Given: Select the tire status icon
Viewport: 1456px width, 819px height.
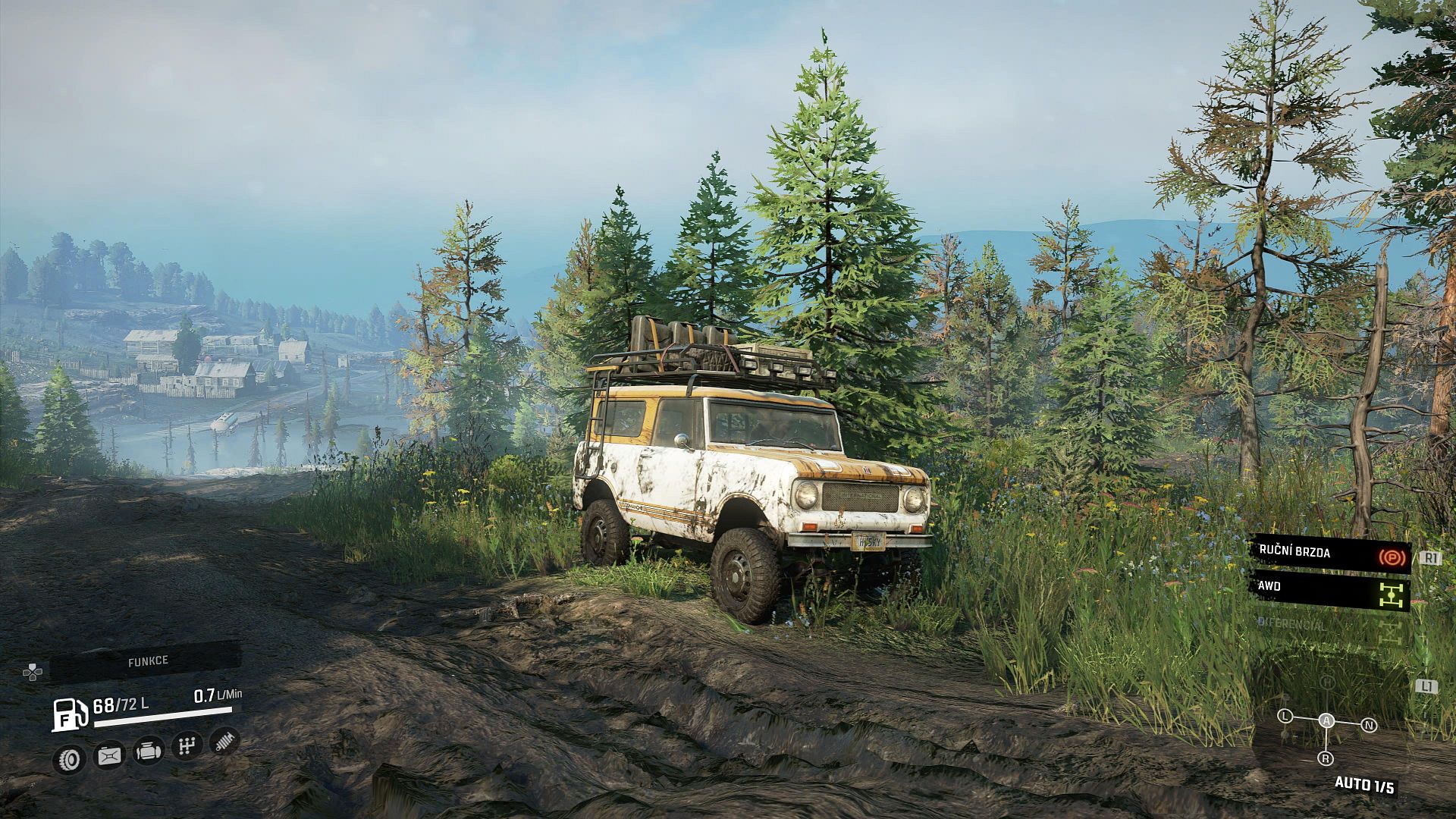Looking at the screenshot, I should click(71, 758).
